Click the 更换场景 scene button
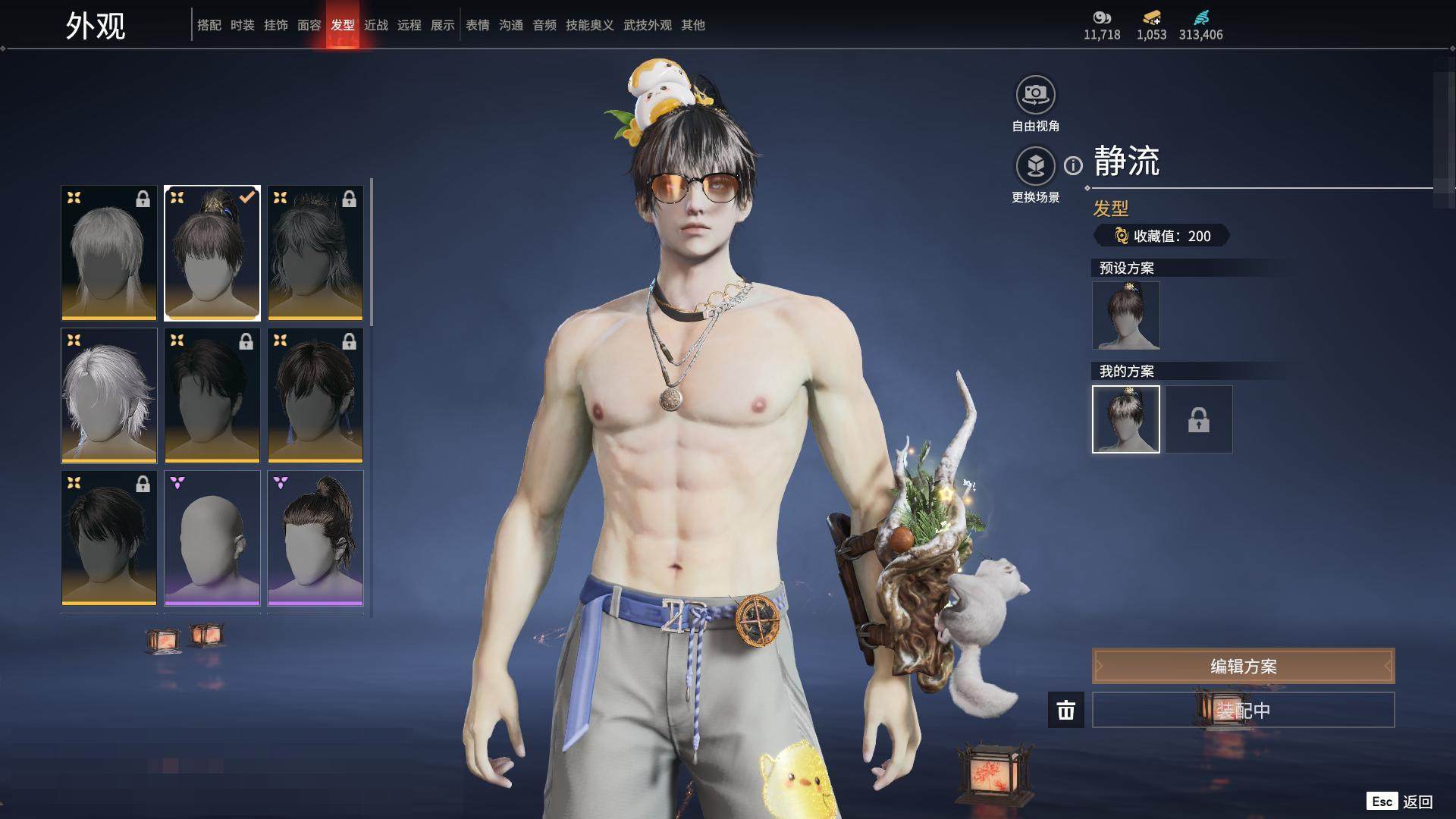The width and height of the screenshot is (1456, 819). (1035, 166)
